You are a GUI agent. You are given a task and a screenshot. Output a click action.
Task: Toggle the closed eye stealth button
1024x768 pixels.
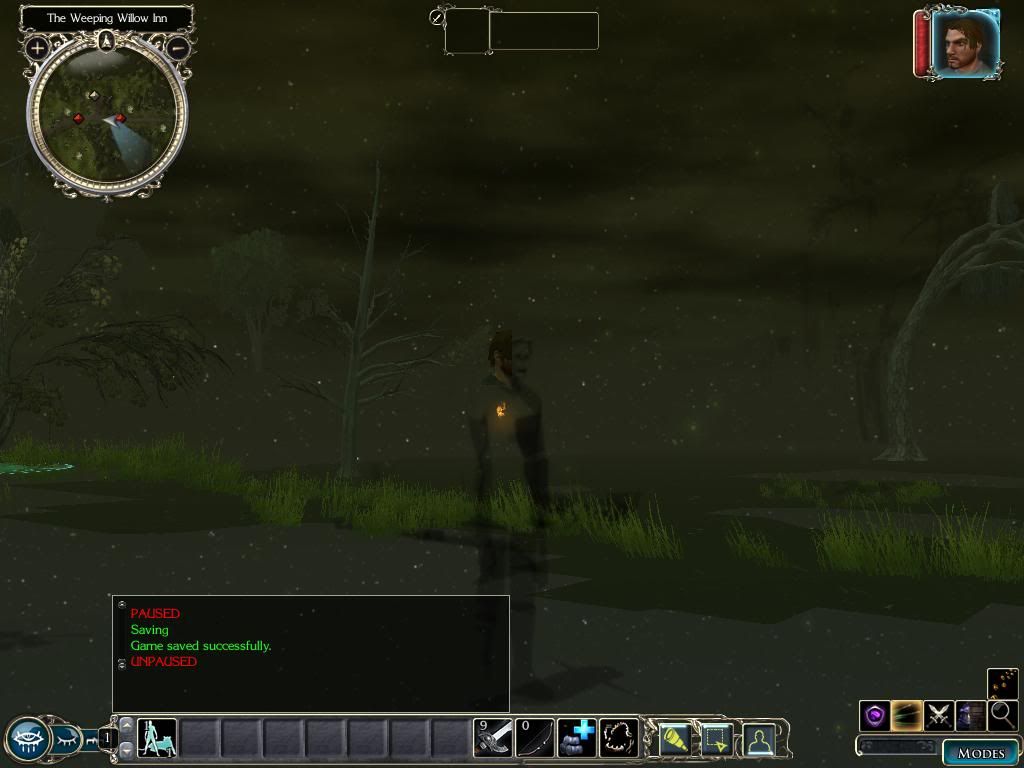(x=66, y=740)
